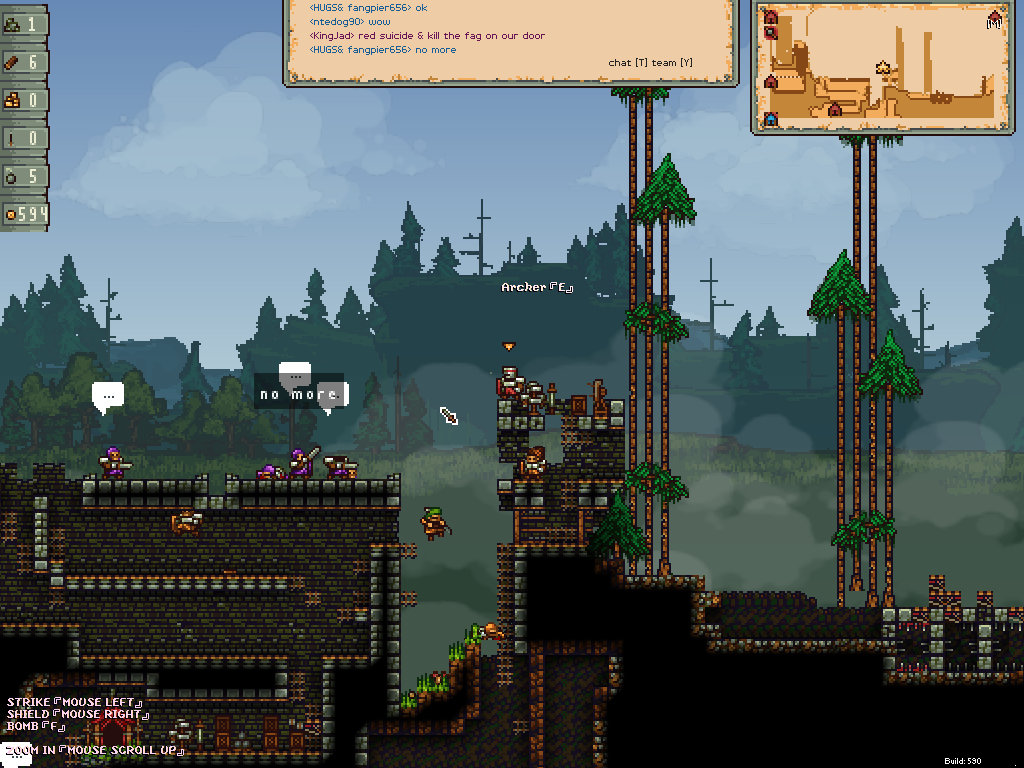
Task: Select the stone resource slot
Action: pos(24,24)
